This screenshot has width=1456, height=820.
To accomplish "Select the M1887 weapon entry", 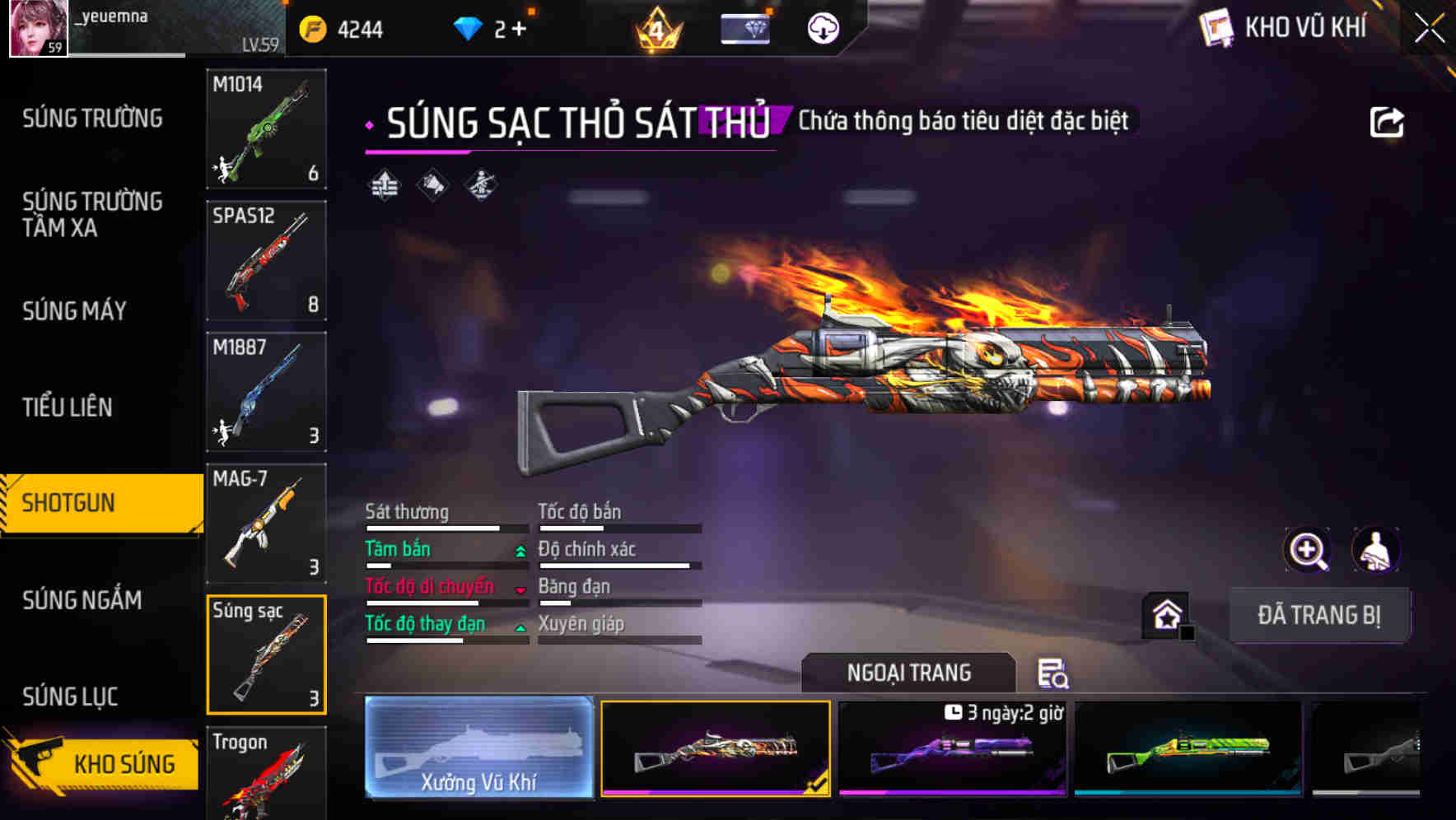I will (x=266, y=393).
